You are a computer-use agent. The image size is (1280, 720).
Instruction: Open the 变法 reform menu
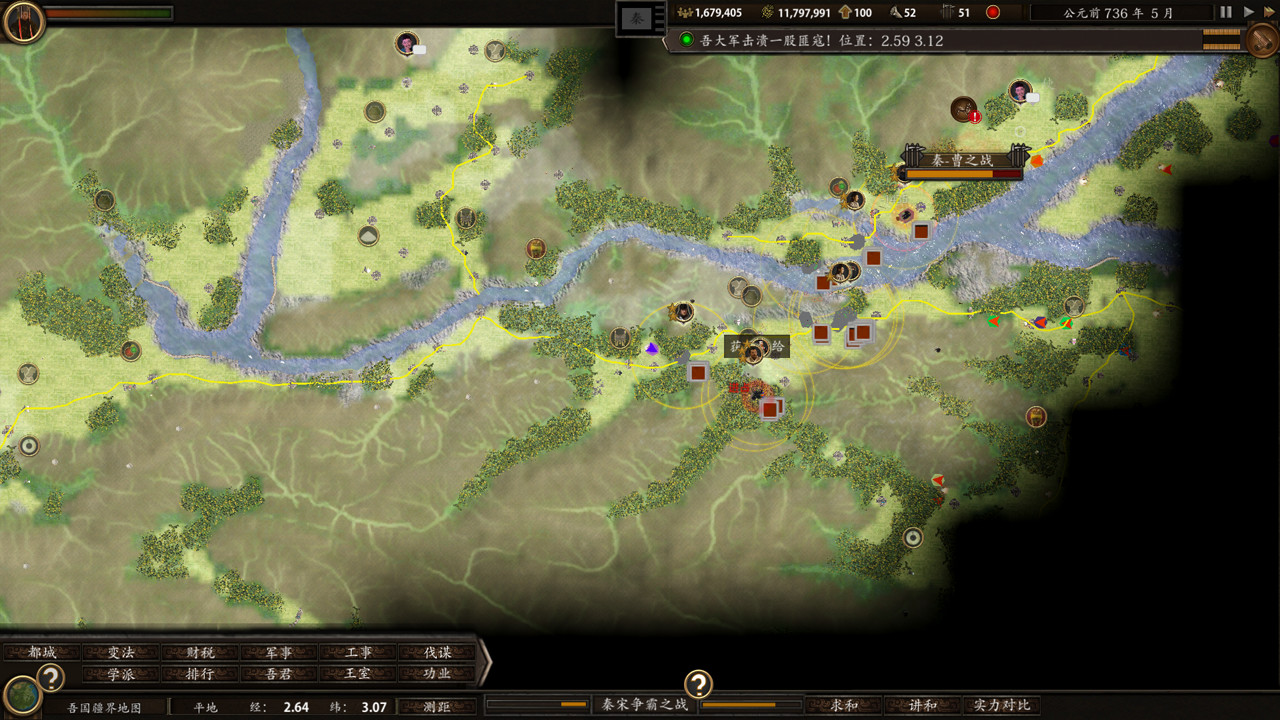pos(122,650)
